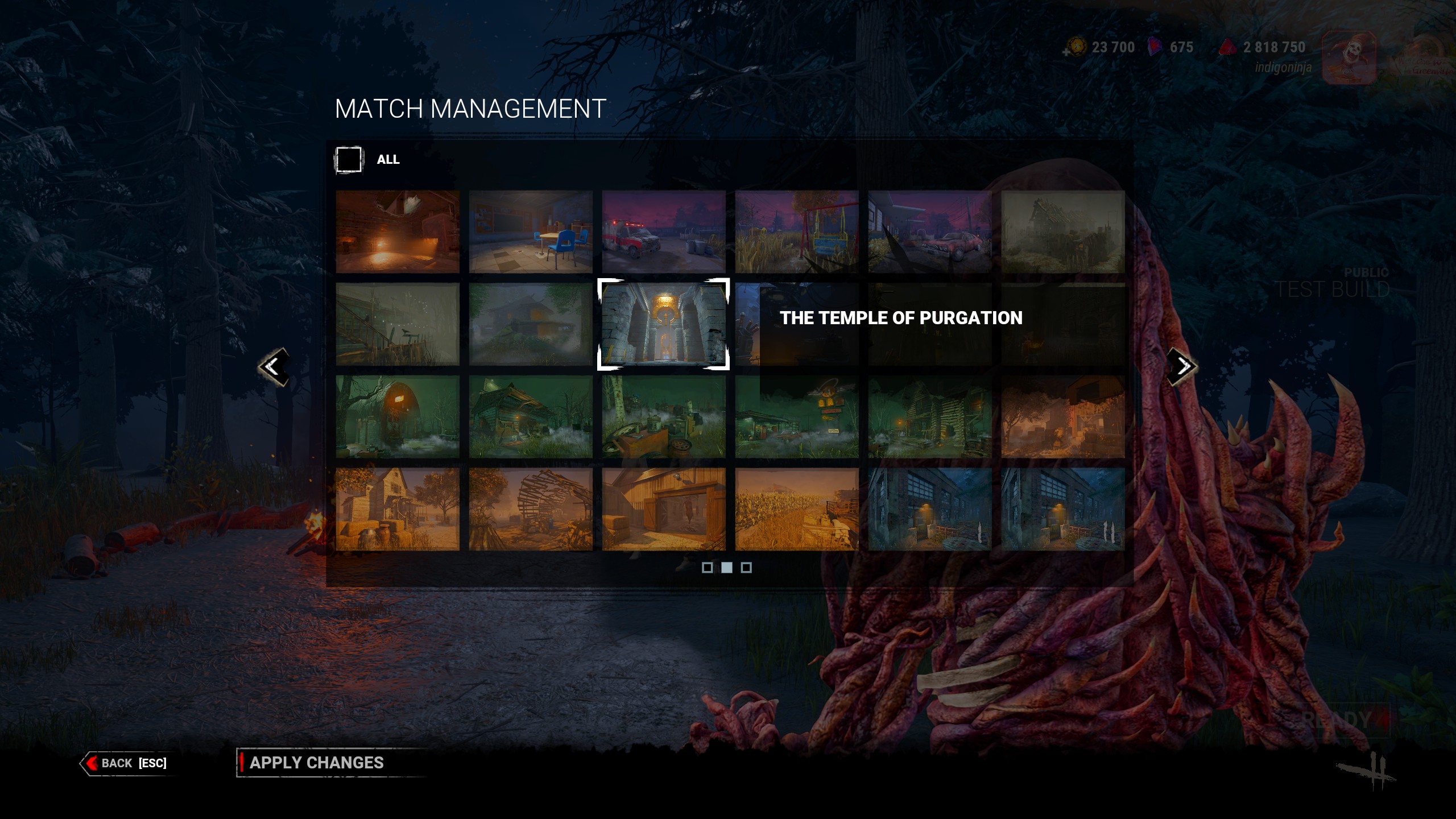Pick the barn map with the open doorway
1456x819 pixels.
[663, 509]
